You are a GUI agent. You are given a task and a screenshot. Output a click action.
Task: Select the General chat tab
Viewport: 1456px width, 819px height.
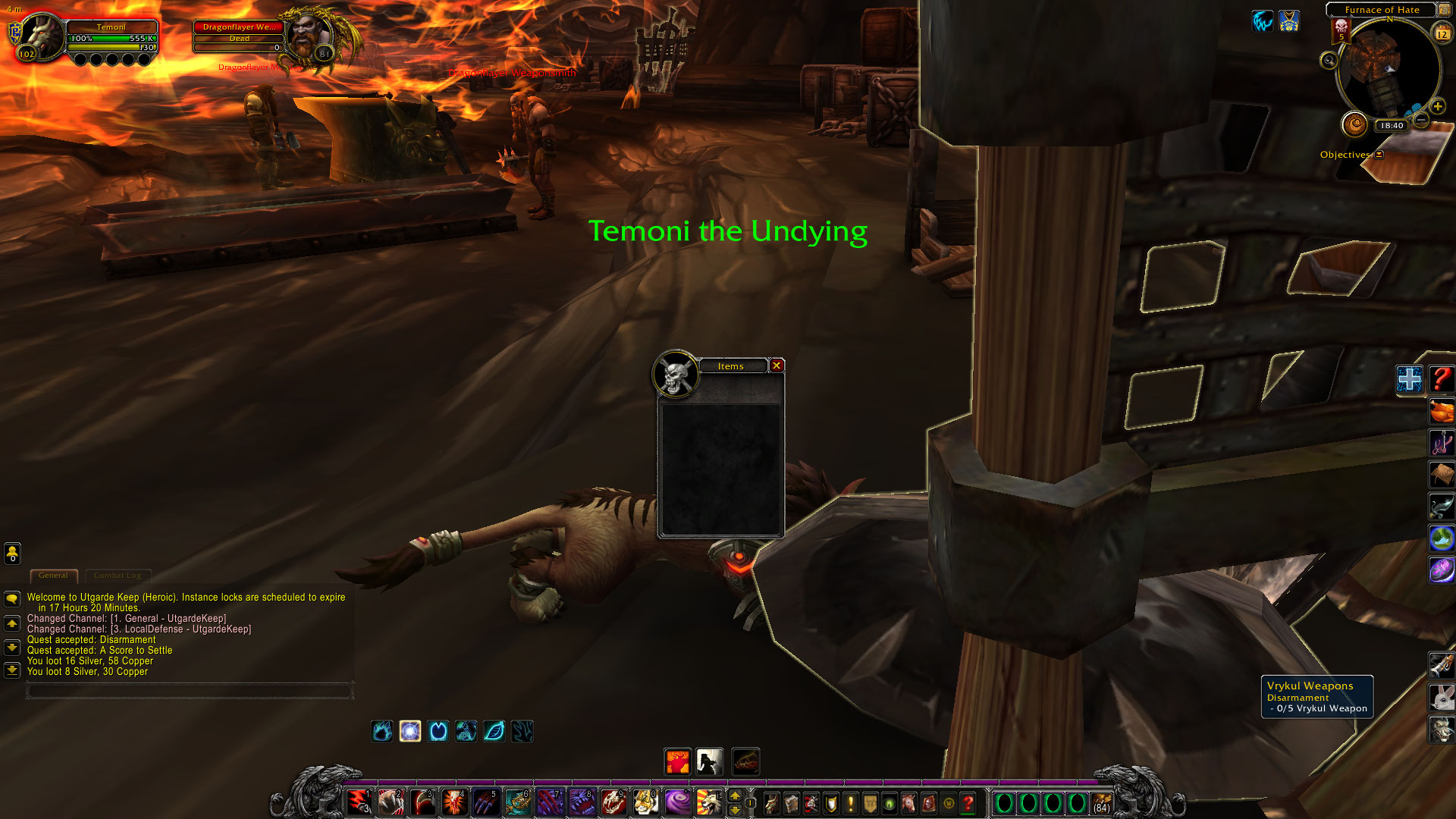(53, 576)
